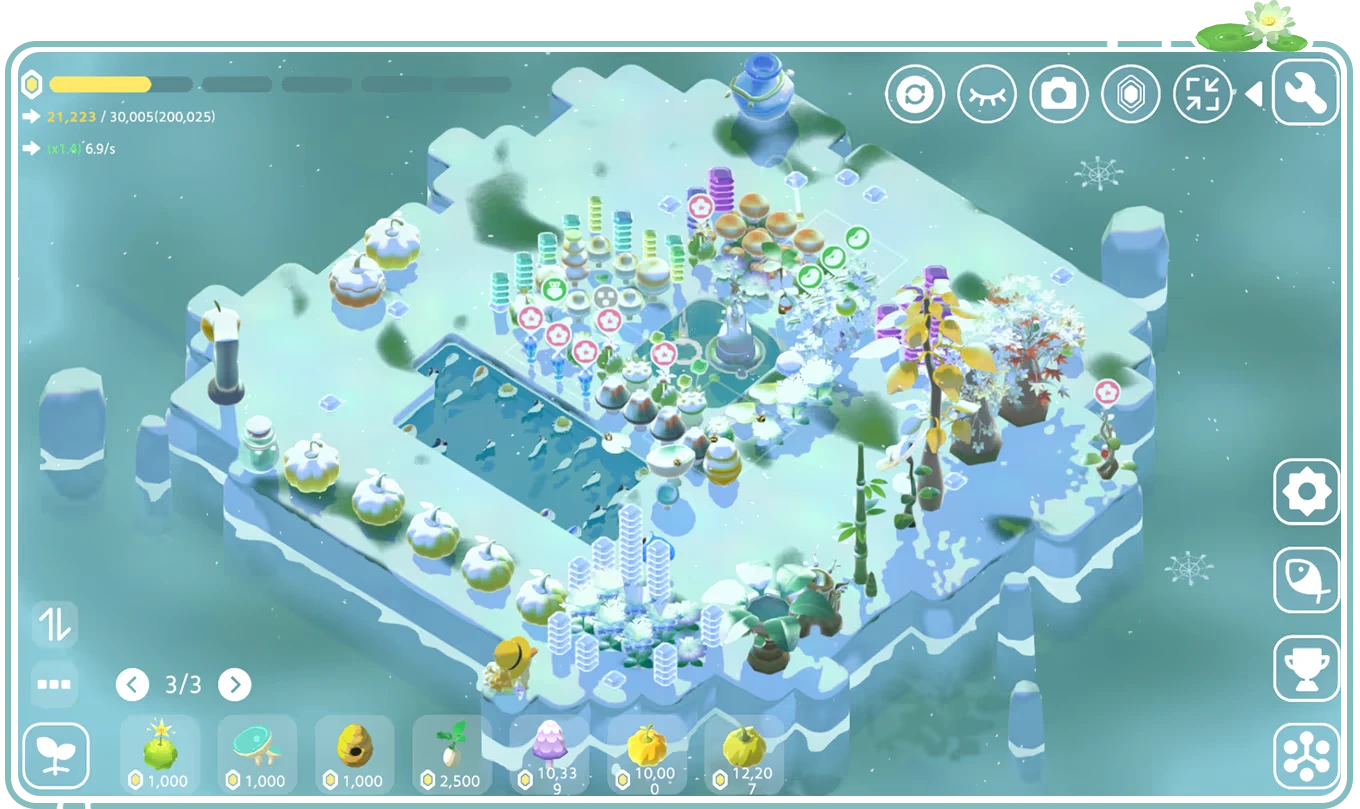The image size is (1360, 809).
Task: Toggle the sort order arrows button
Action: tap(55, 625)
